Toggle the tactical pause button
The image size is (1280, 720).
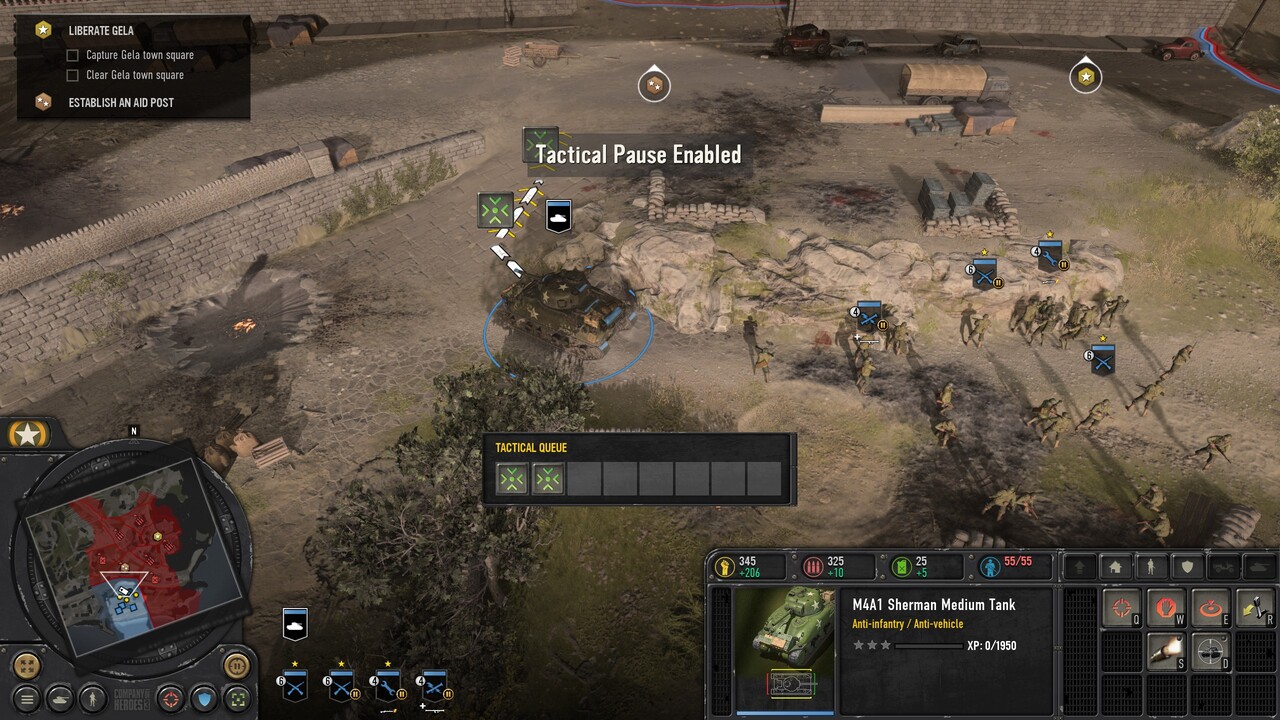pos(236,664)
